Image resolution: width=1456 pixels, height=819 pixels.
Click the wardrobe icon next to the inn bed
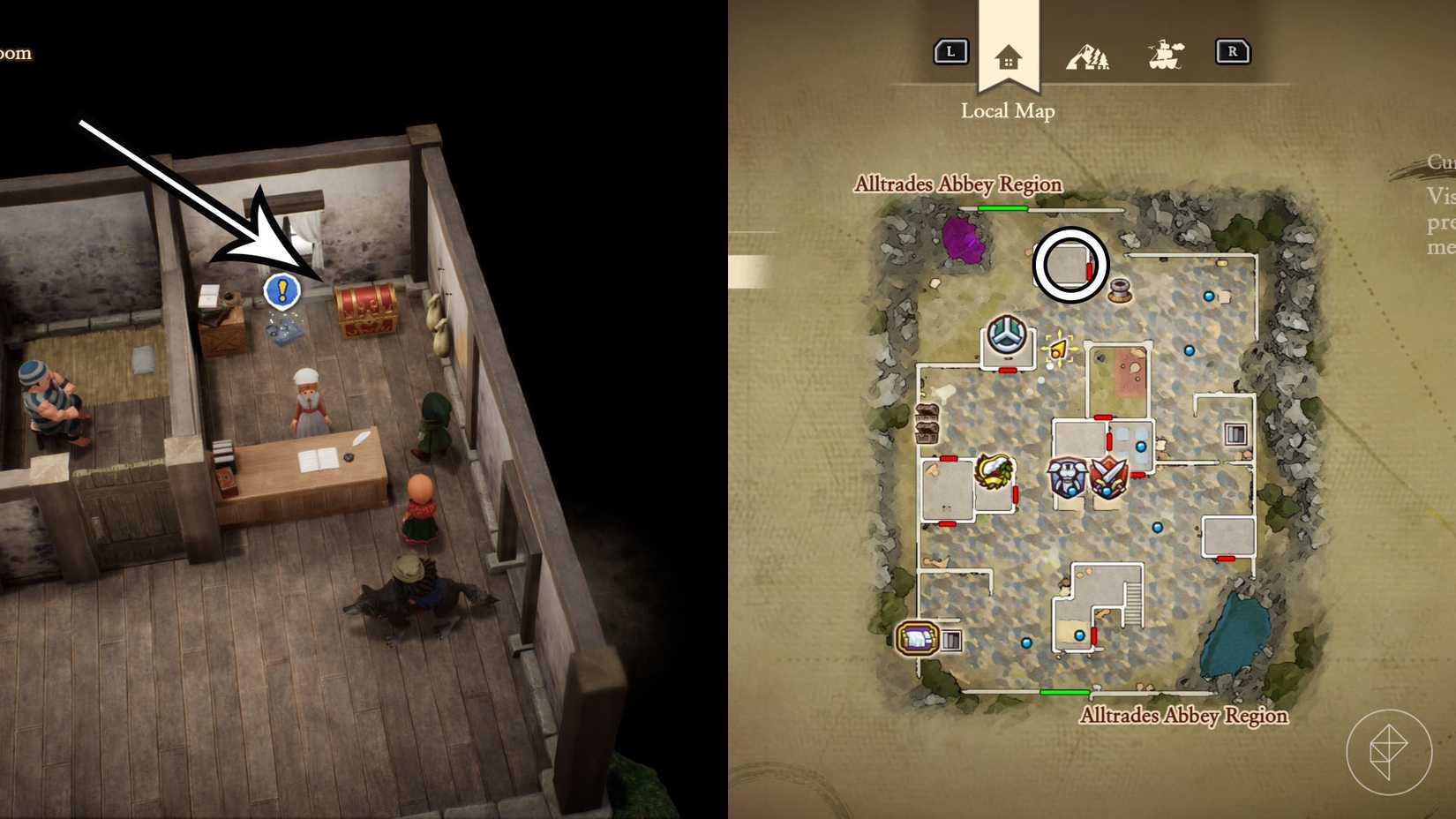pos(952,640)
